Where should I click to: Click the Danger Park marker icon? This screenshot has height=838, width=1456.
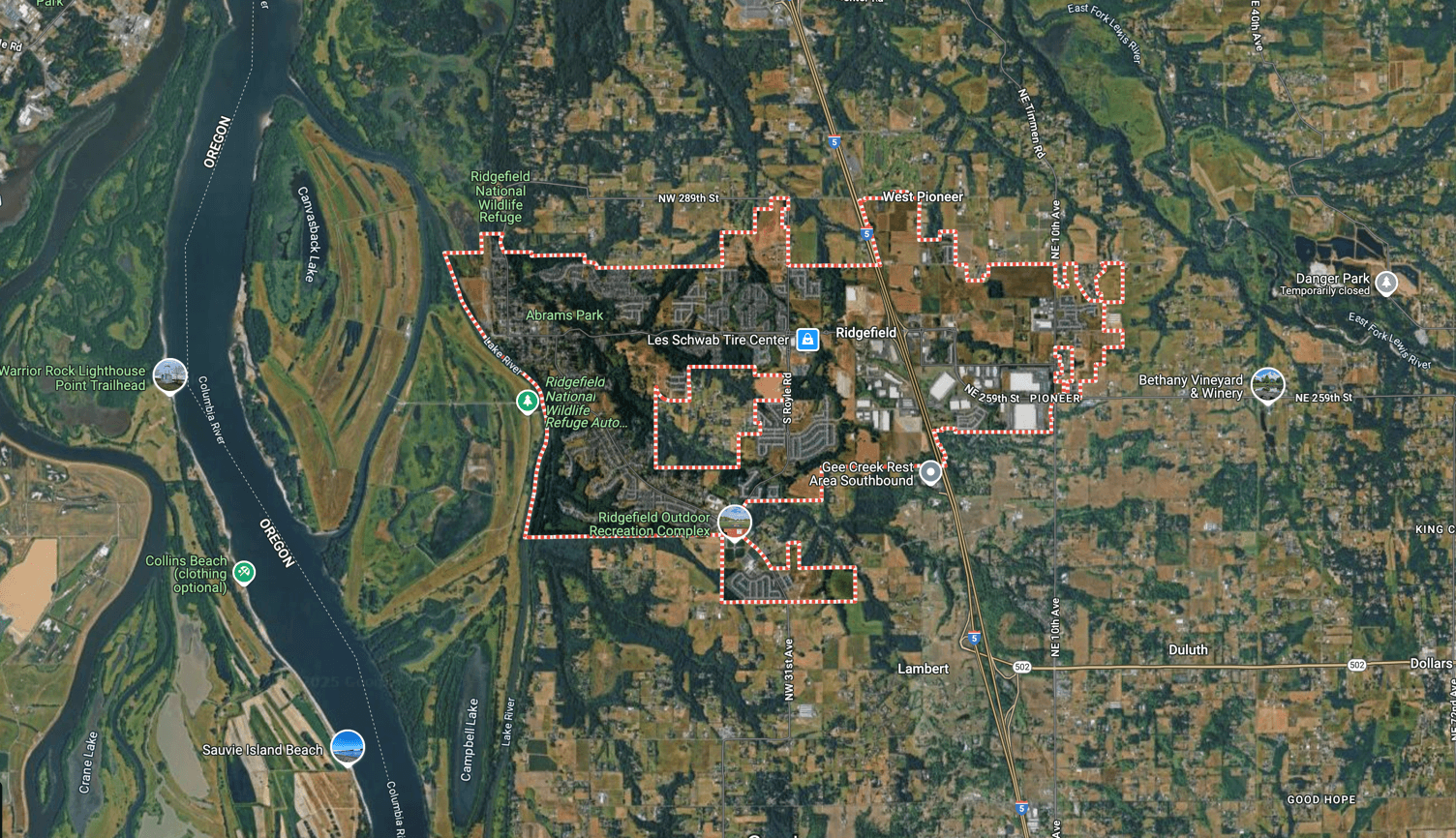pos(1386,281)
